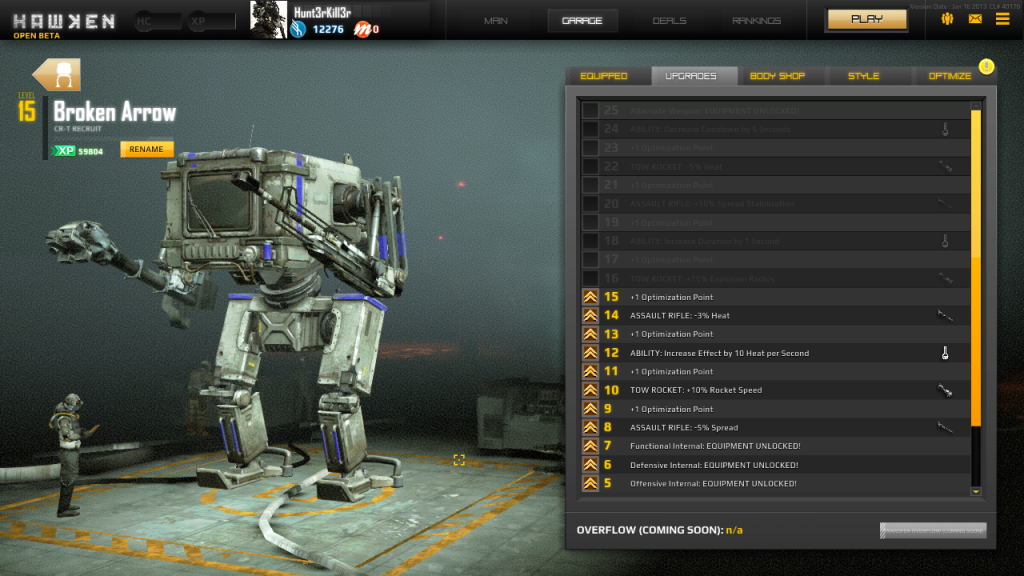Rename the Broken Arrow mech
The image size is (1024, 576).
click(x=146, y=150)
